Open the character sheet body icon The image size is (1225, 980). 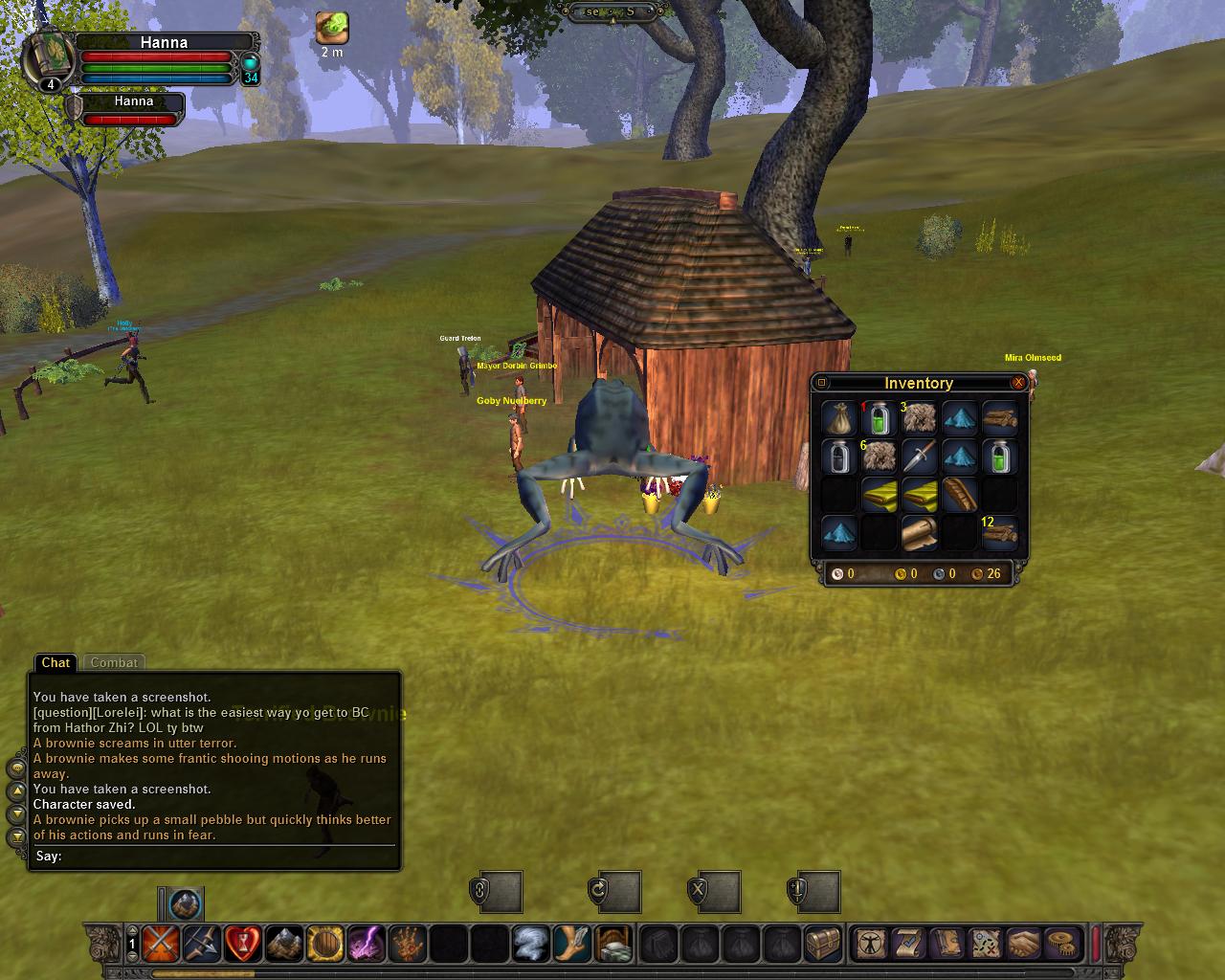point(872,946)
